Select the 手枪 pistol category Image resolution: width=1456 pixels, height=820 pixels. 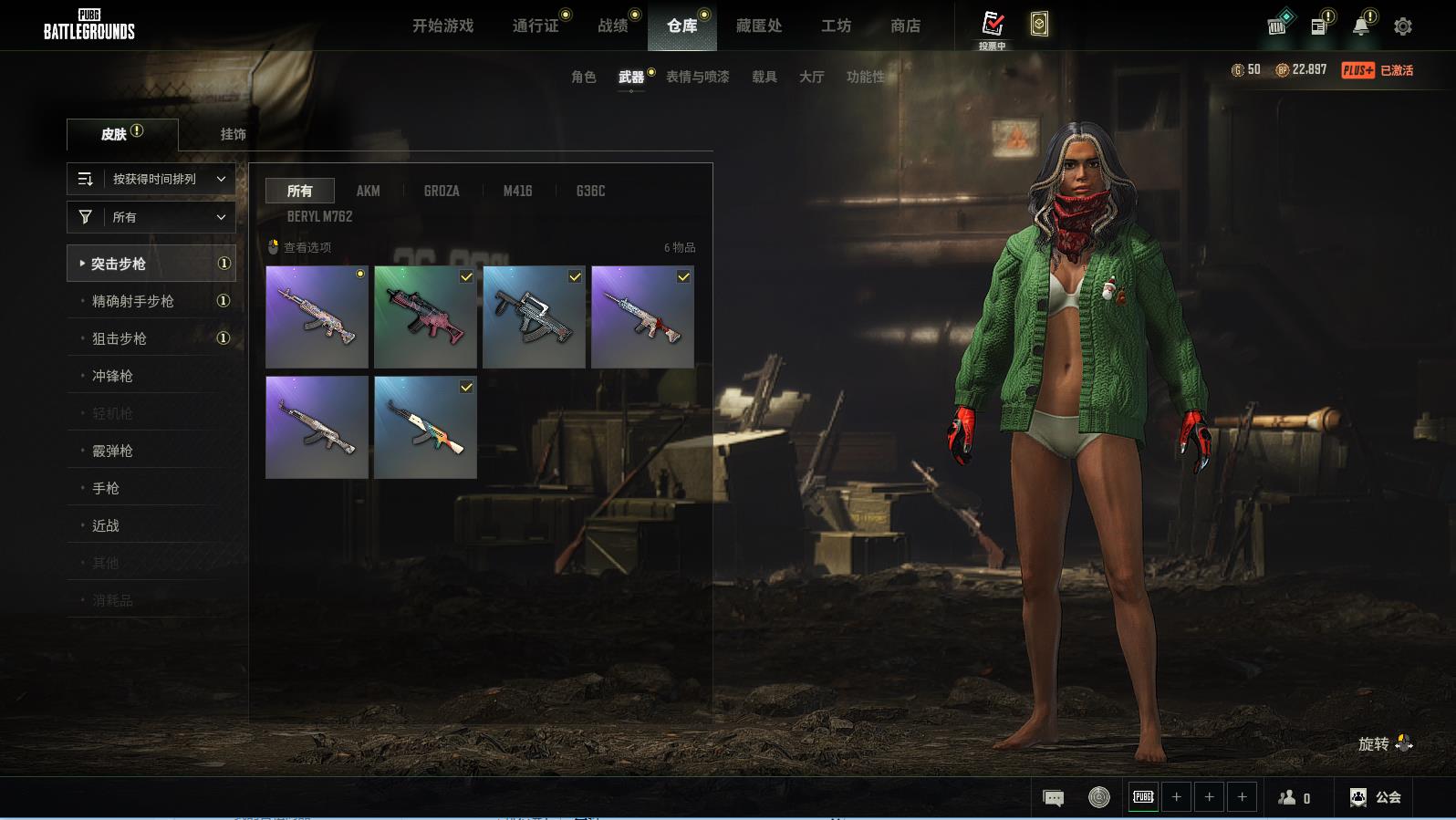click(106, 488)
